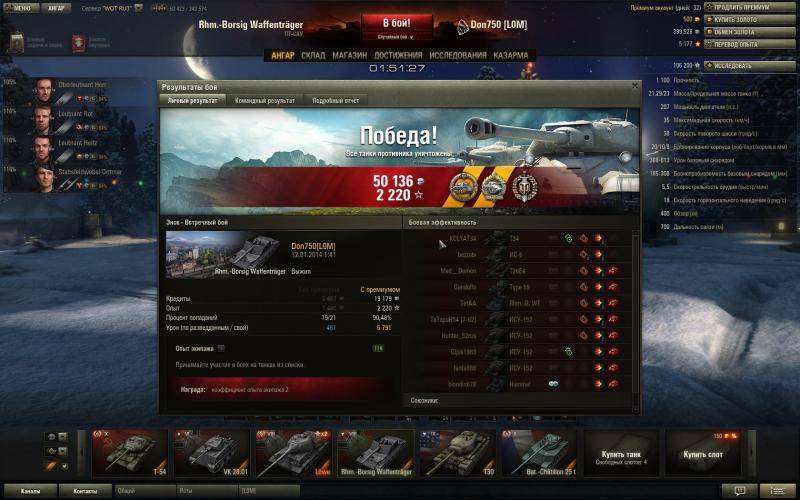800x500 pixels.
Task: Pick the Bat.-Châtillon 25 t tank
Action: pyautogui.click(x=539, y=454)
